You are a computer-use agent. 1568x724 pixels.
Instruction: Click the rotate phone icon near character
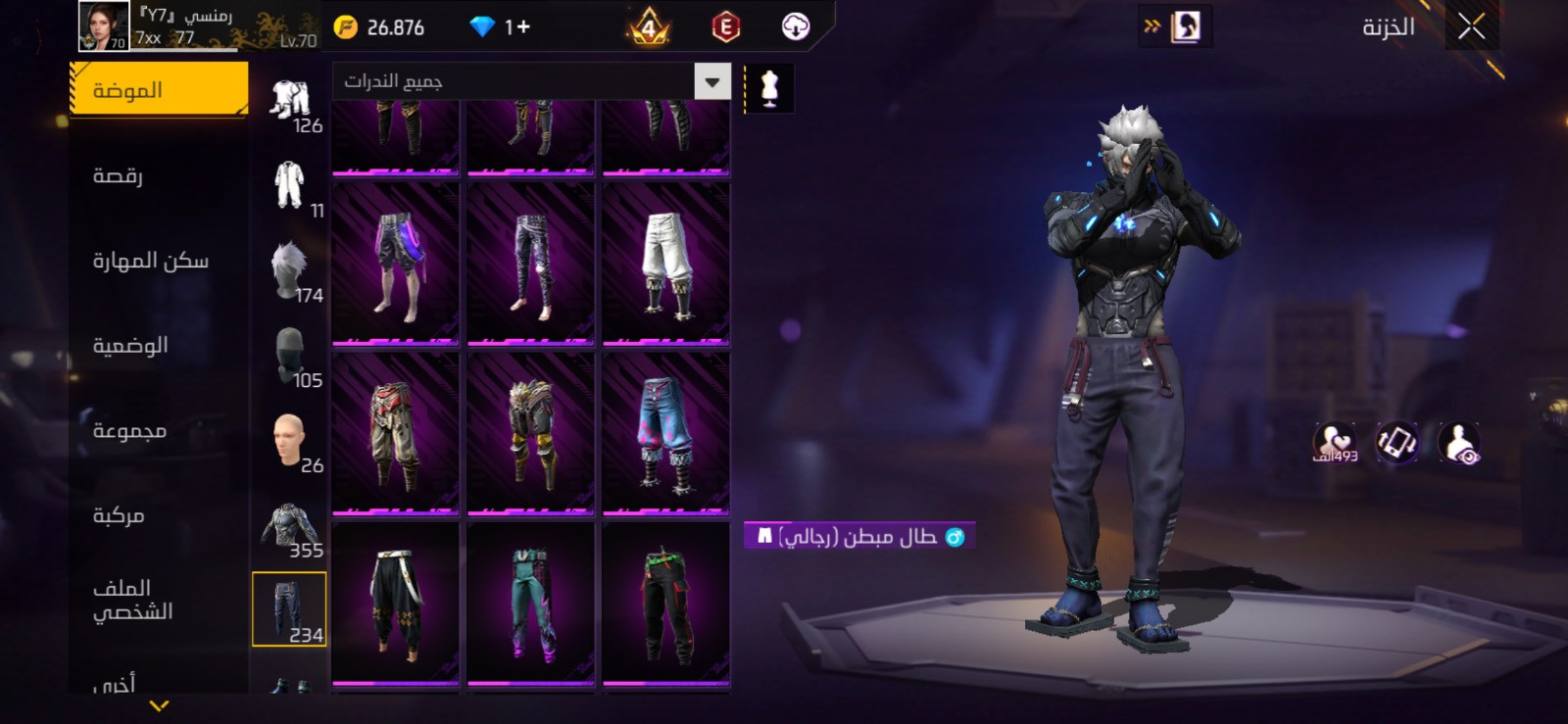click(x=1396, y=443)
